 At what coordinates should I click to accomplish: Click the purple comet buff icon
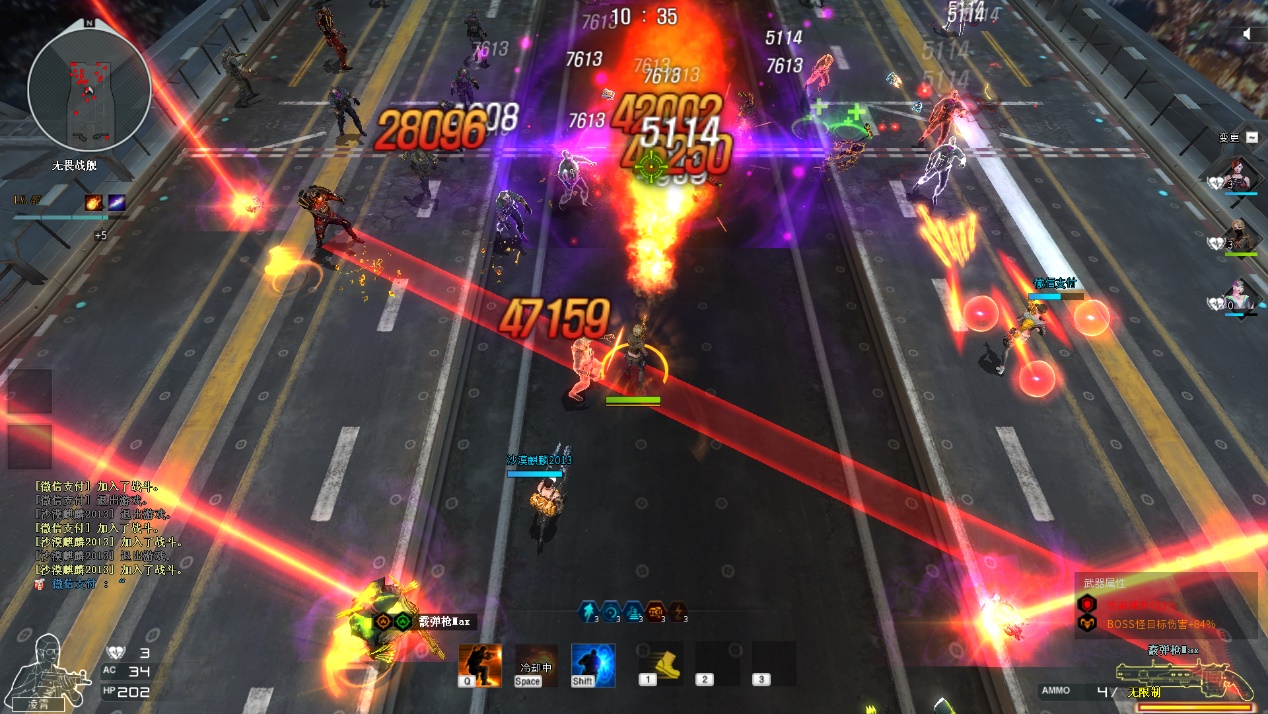click(117, 203)
